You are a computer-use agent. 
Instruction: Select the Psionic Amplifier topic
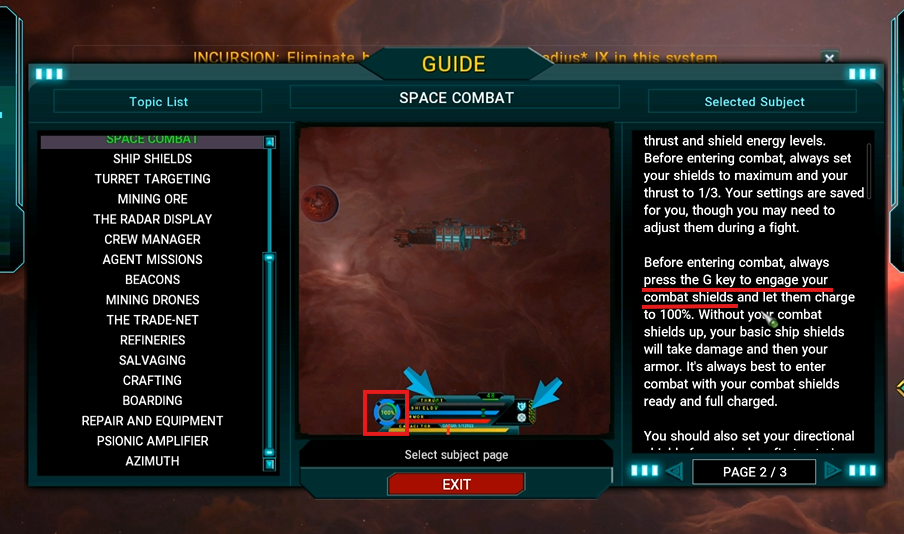[x=152, y=441]
